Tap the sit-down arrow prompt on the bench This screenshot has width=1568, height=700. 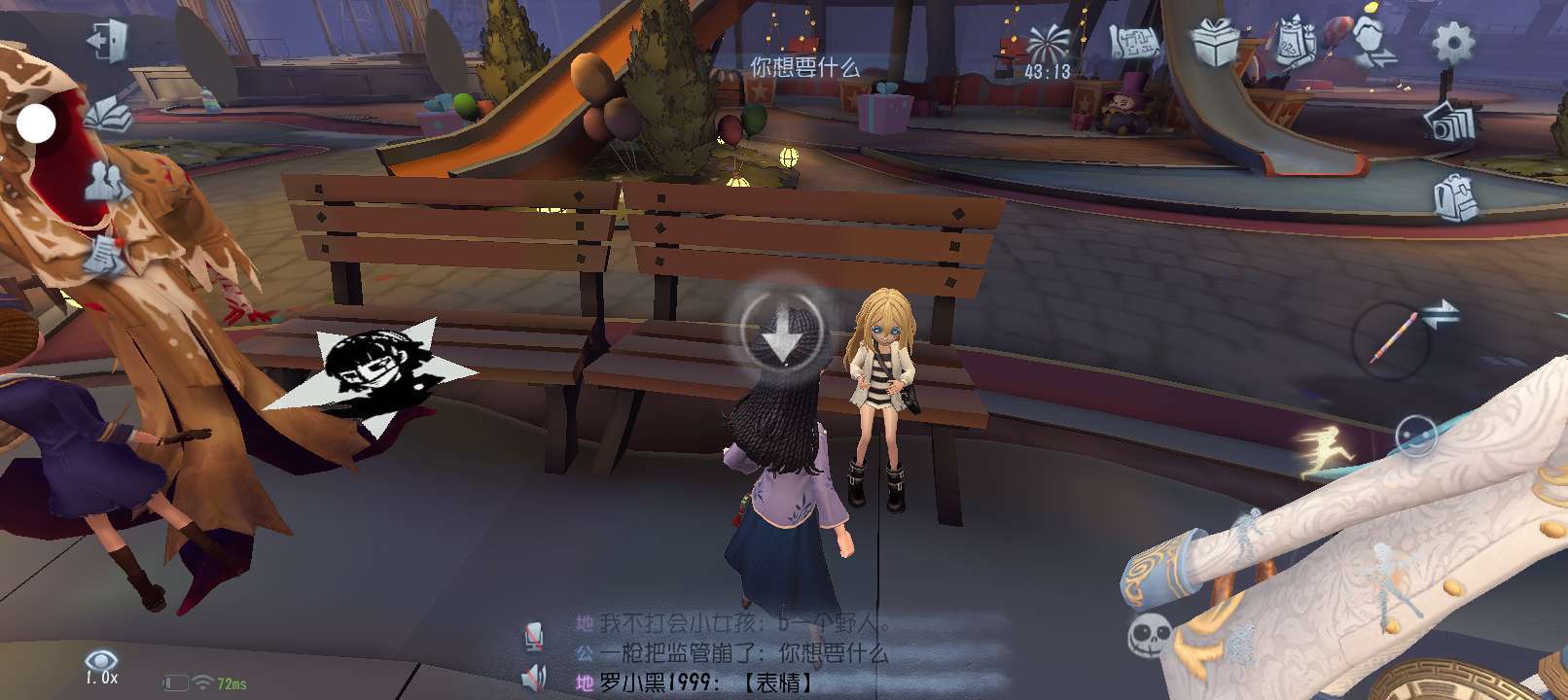[781, 329]
